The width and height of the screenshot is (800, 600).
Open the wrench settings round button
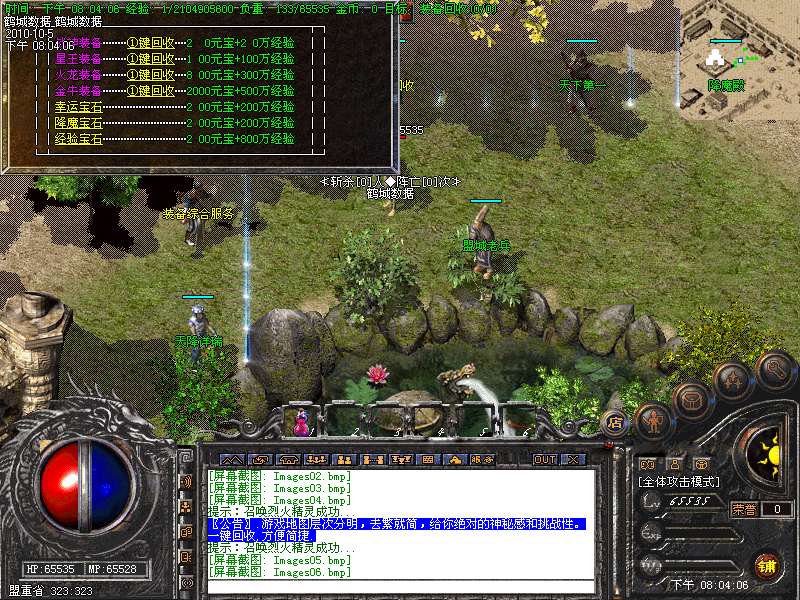[775, 369]
